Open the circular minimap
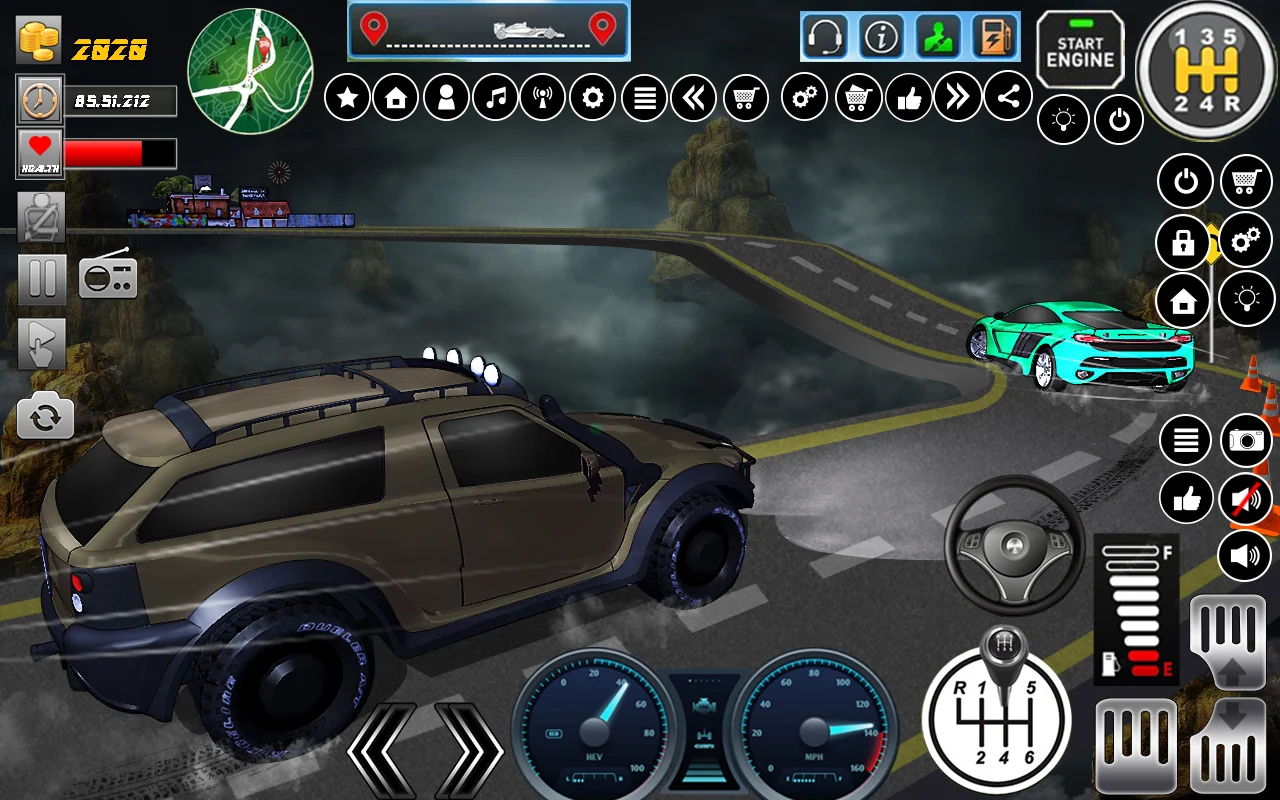The width and height of the screenshot is (1280, 800). [250, 70]
